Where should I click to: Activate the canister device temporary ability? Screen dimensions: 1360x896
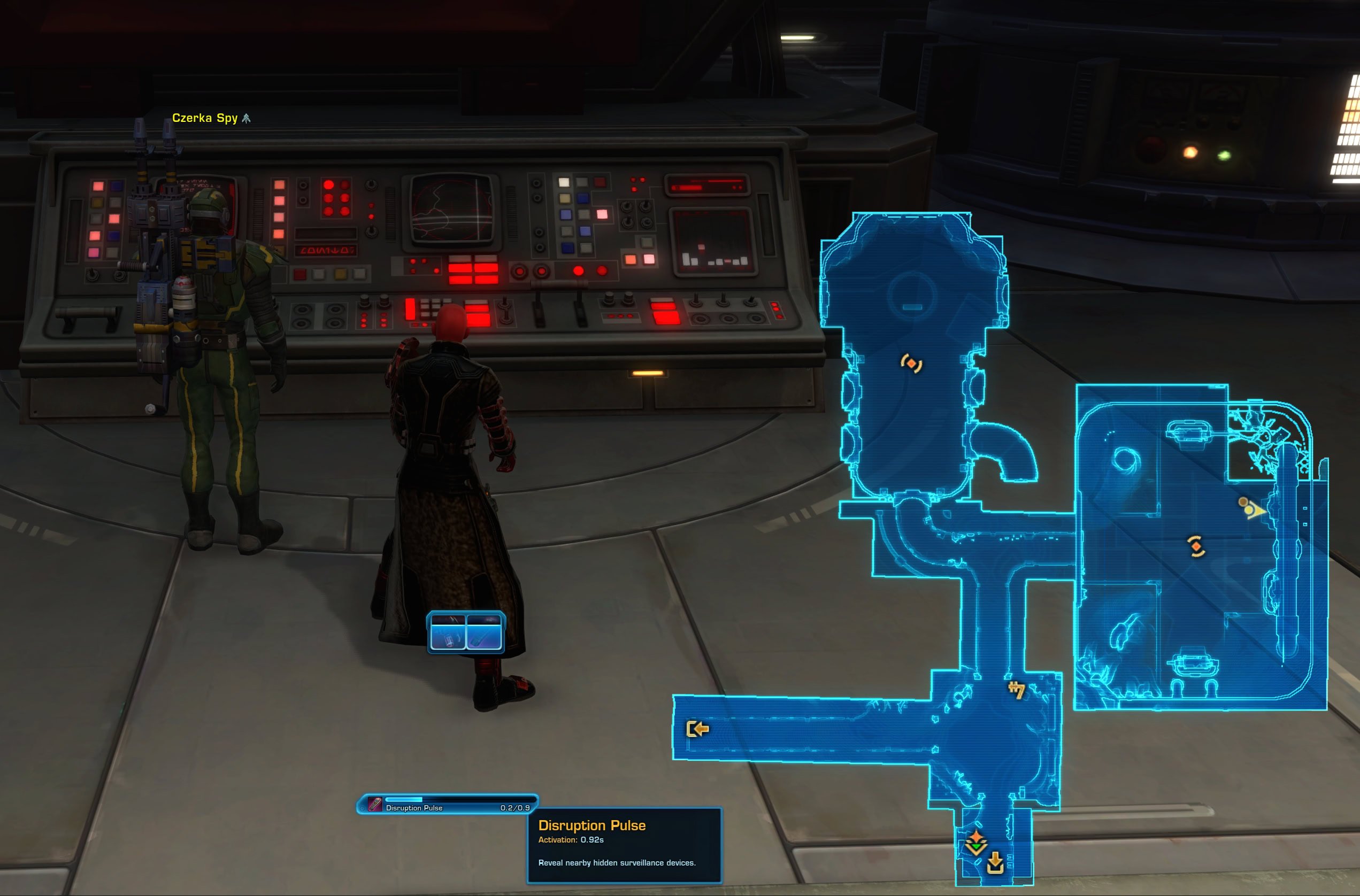point(448,632)
